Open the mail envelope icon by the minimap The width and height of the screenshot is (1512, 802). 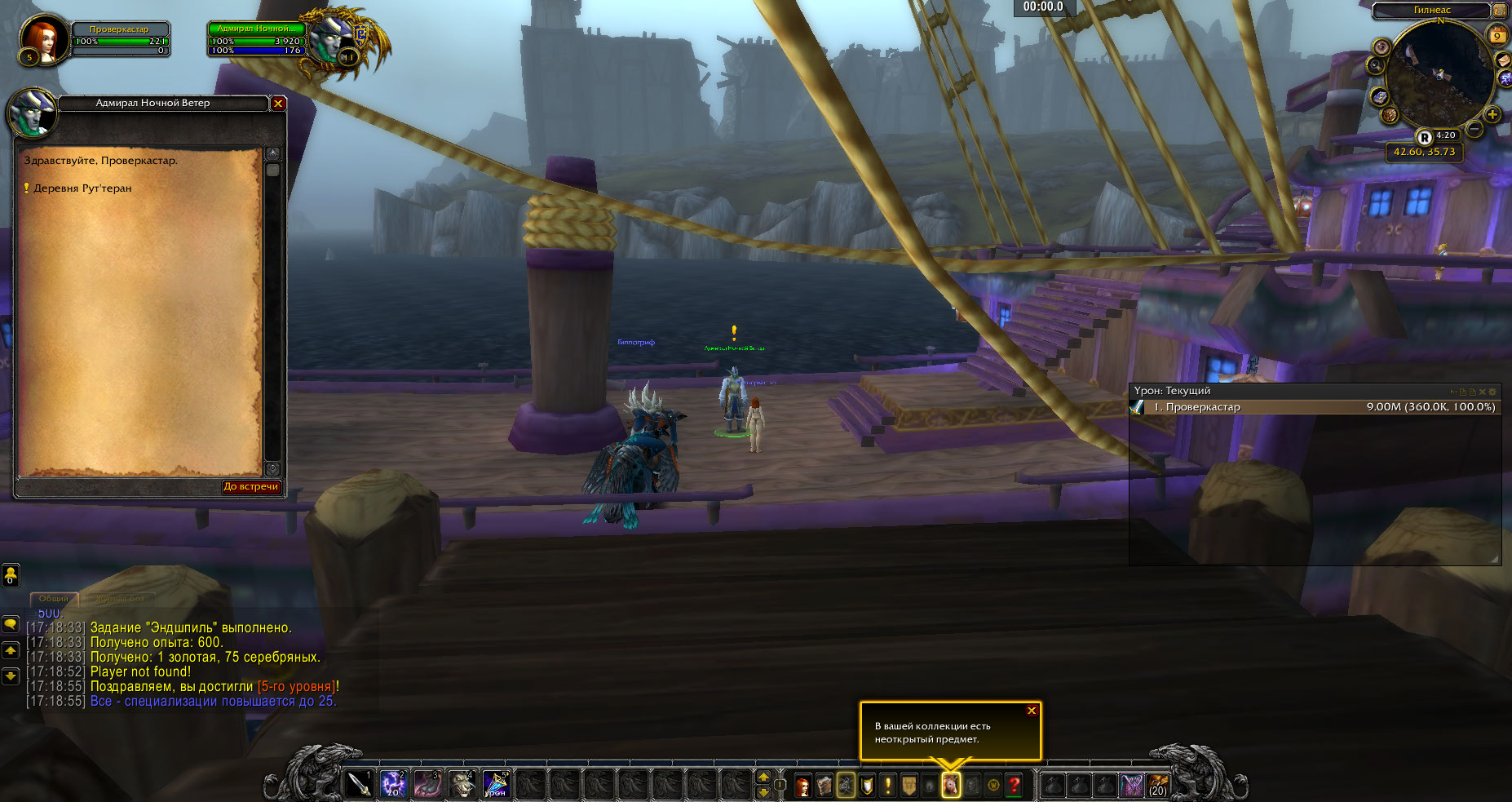click(x=1503, y=60)
